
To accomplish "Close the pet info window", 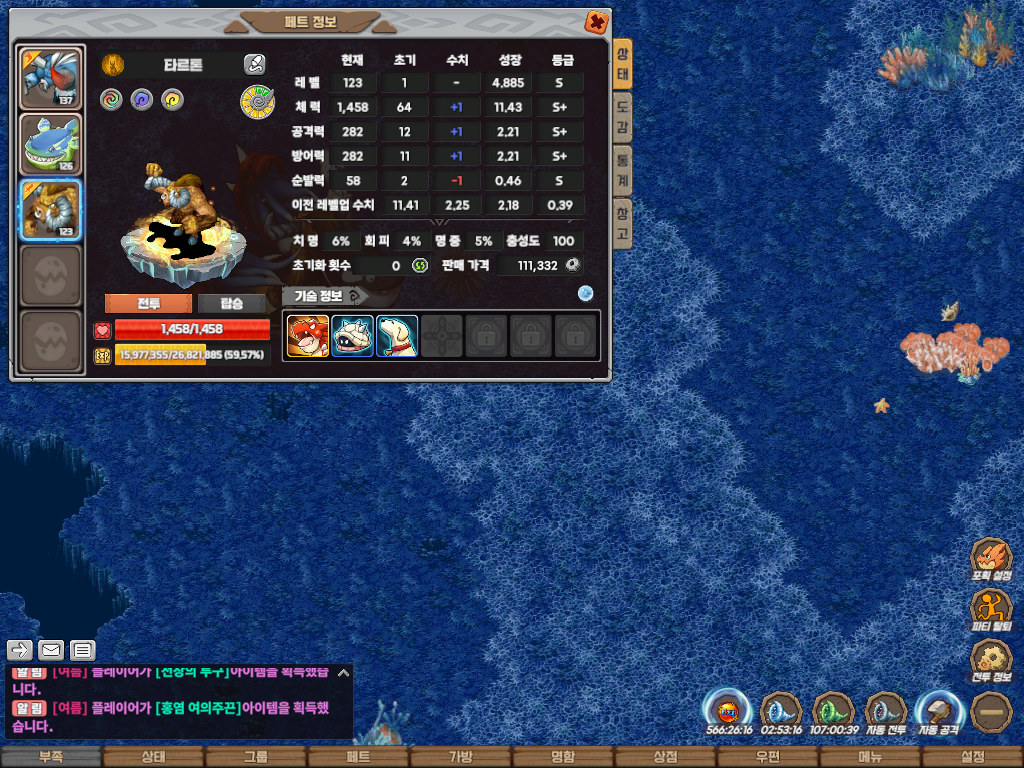I will [596, 22].
